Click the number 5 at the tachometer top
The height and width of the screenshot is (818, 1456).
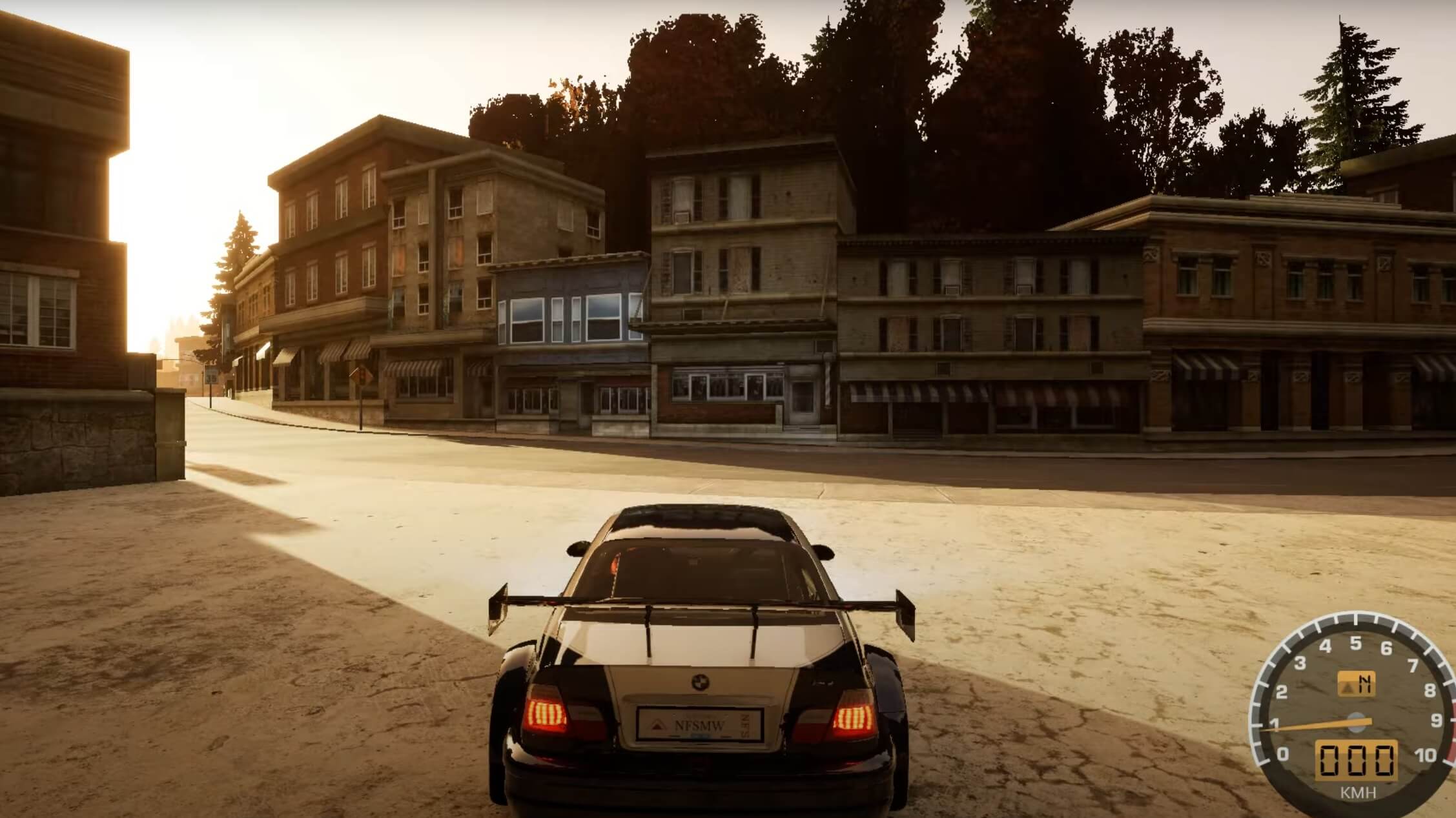tap(1356, 644)
